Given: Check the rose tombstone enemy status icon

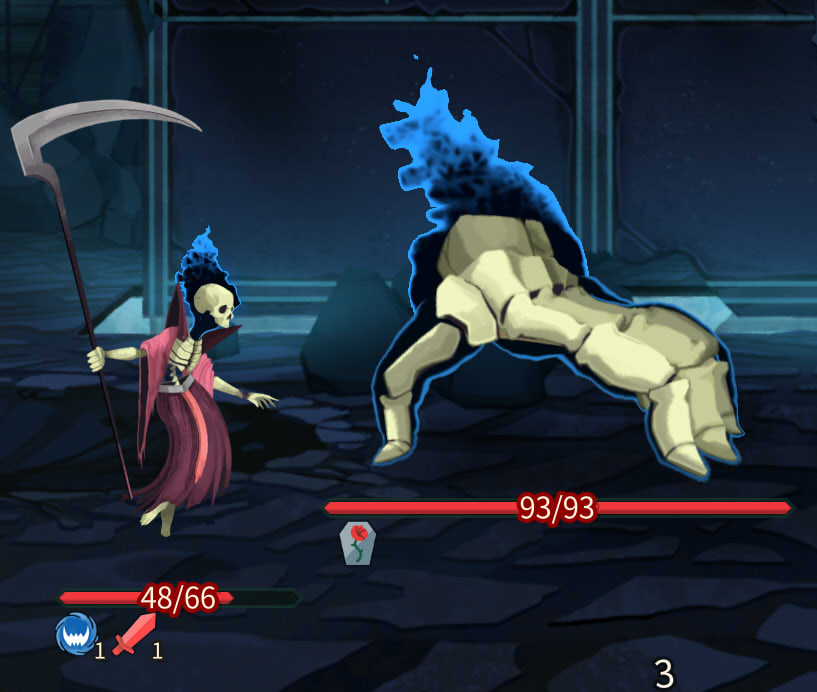Looking at the screenshot, I should [357, 543].
